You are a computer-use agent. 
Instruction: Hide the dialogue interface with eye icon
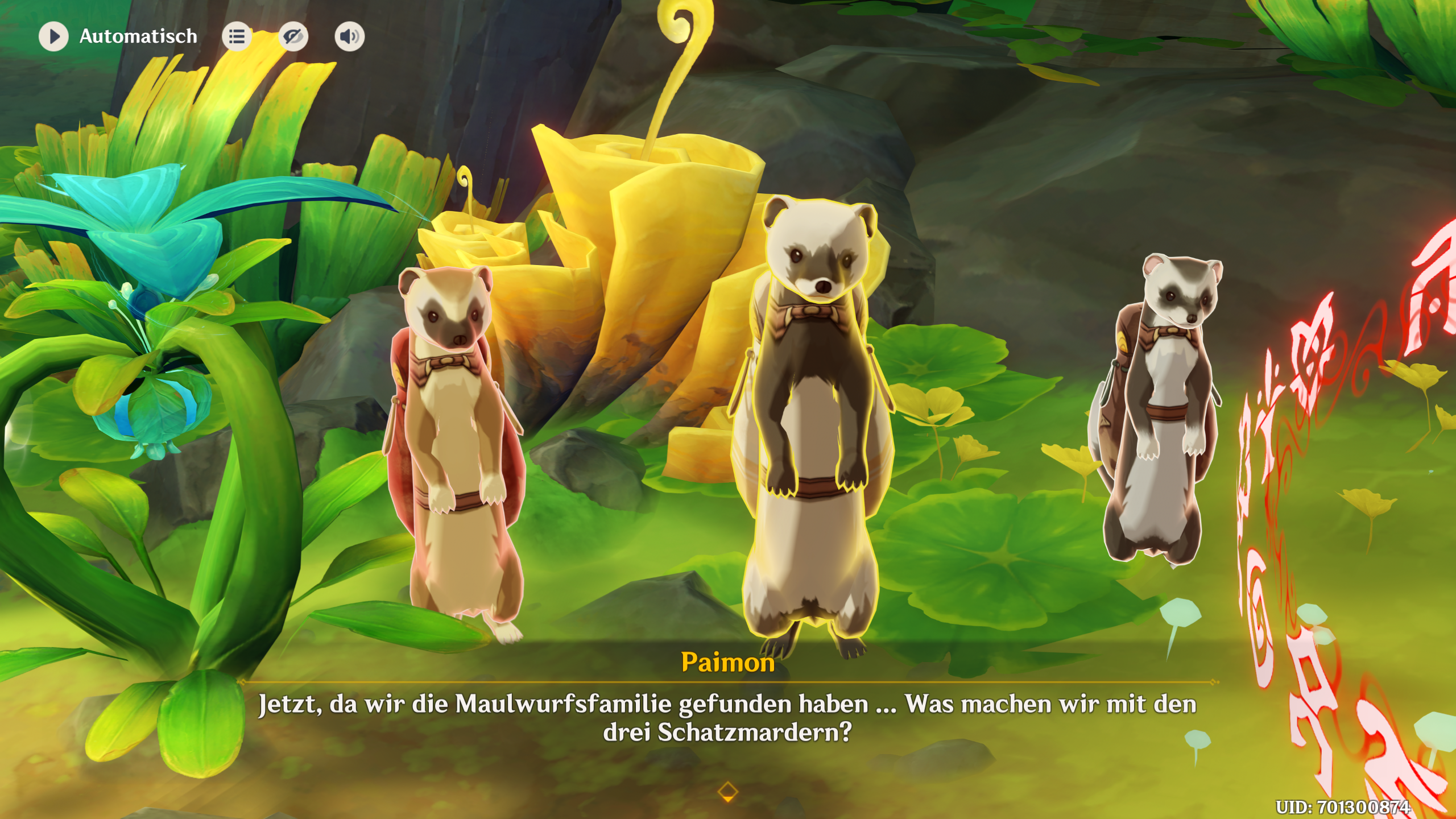tap(293, 36)
